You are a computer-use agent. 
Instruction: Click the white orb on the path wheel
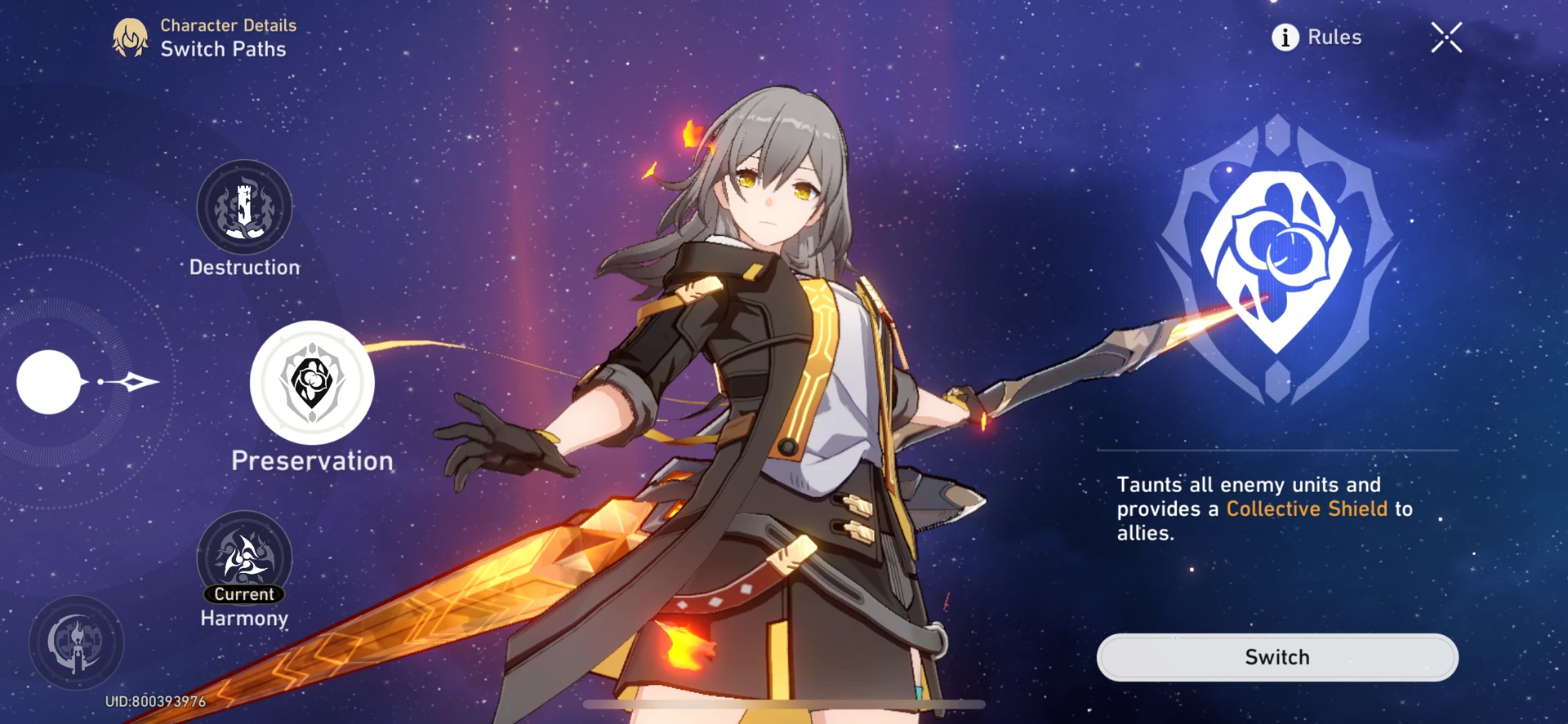point(49,384)
